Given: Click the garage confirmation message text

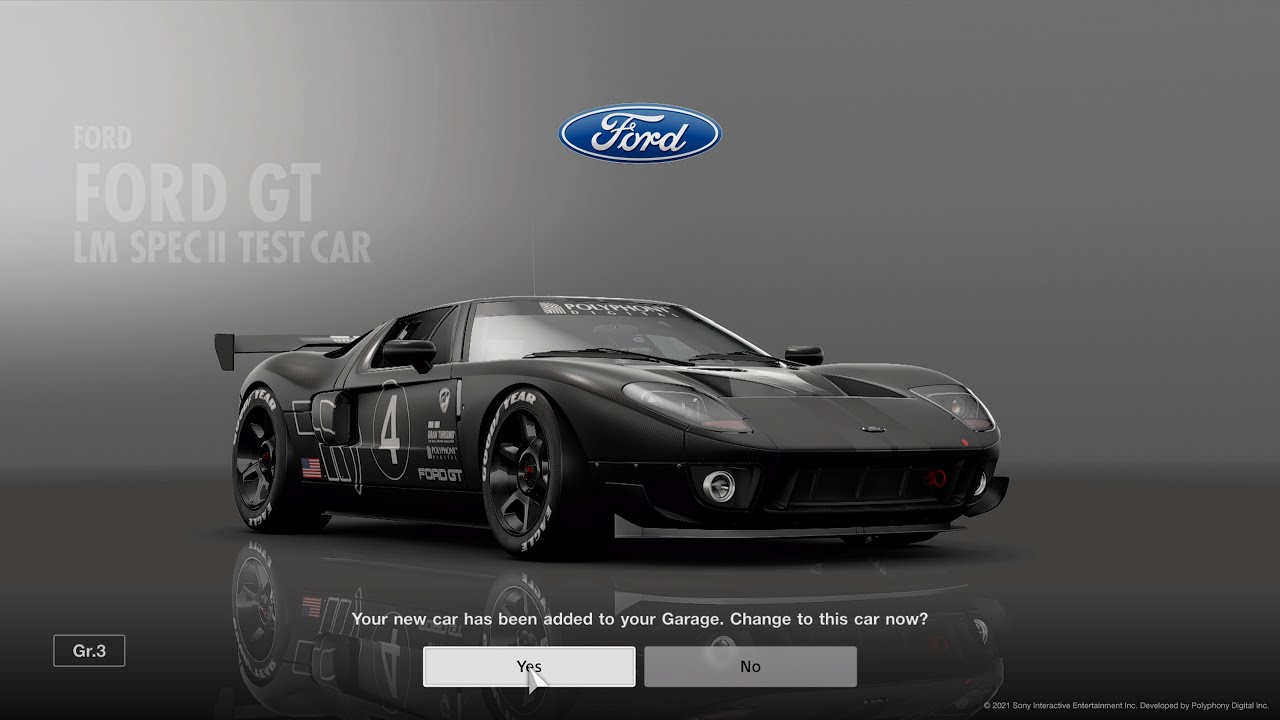Looking at the screenshot, I should 640,619.
